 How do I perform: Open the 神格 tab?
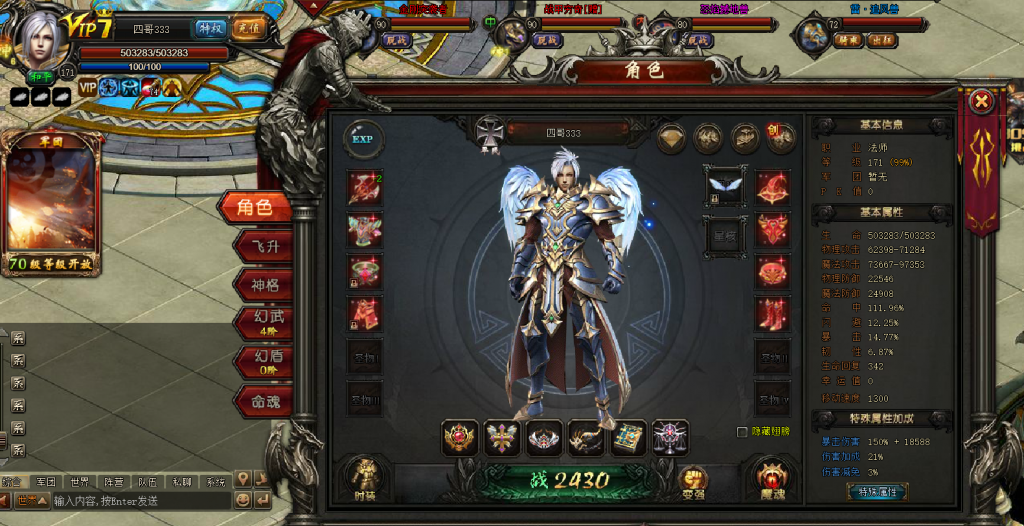pos(262,285)
